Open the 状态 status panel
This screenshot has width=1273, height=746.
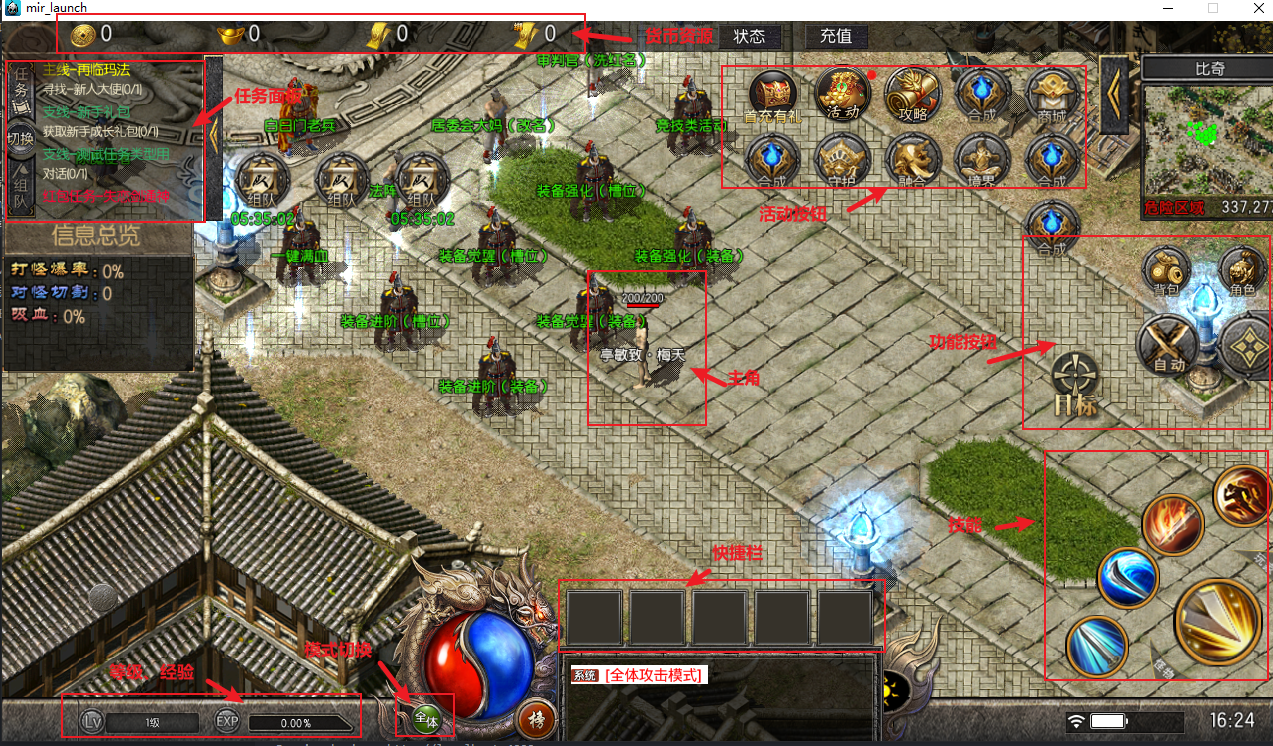(x=749, y=36)
